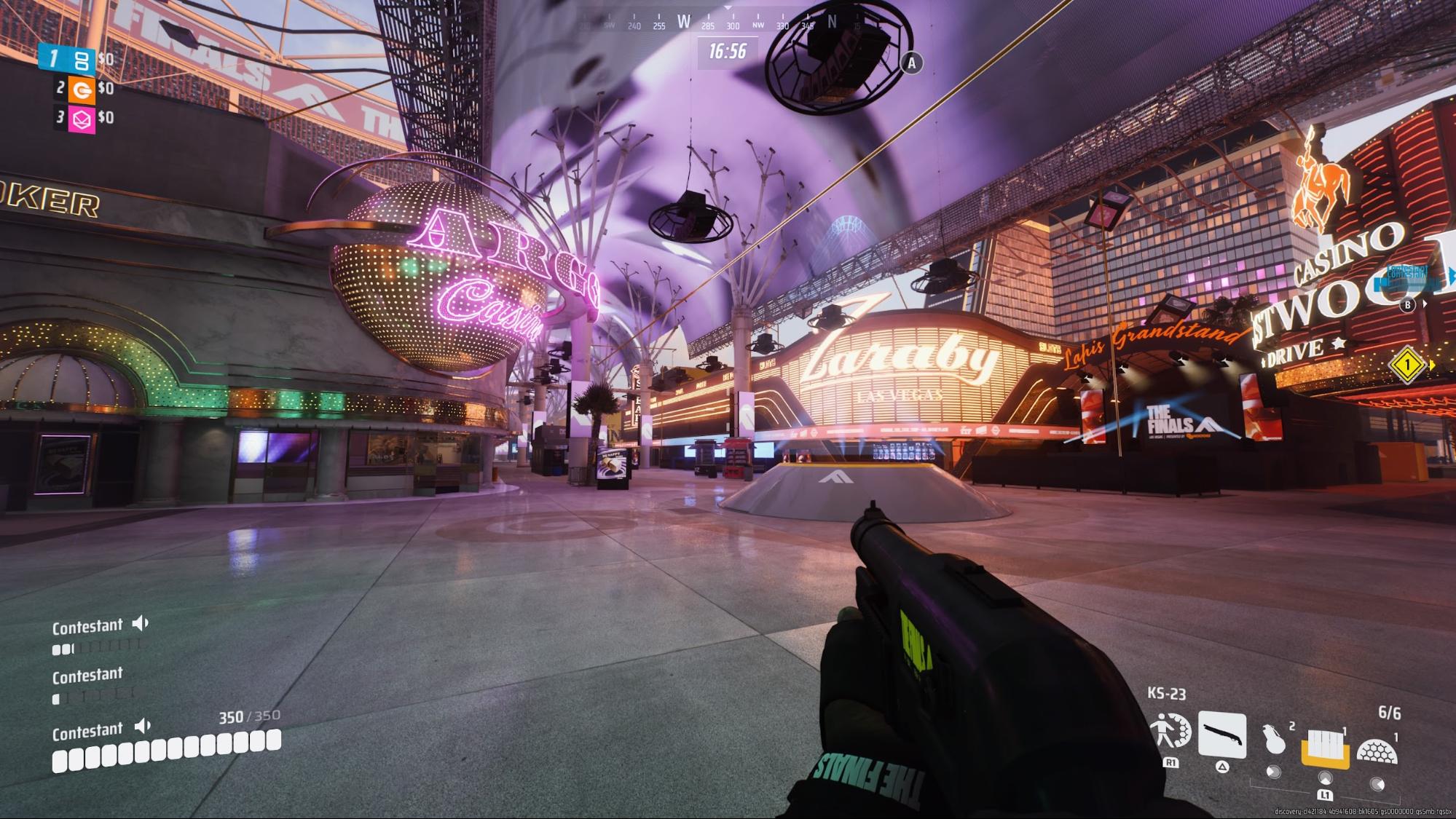Select the orange second-place team logo
Screen dimensions: 1456x819
point(81,89)
